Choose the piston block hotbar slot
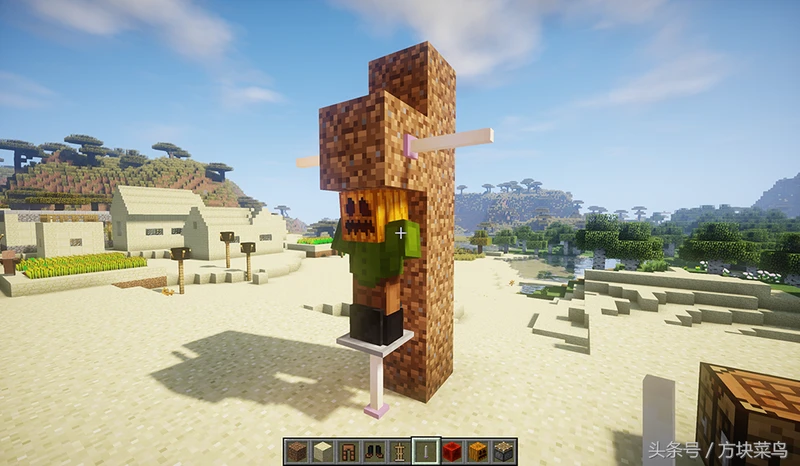 tap(504, 452)
